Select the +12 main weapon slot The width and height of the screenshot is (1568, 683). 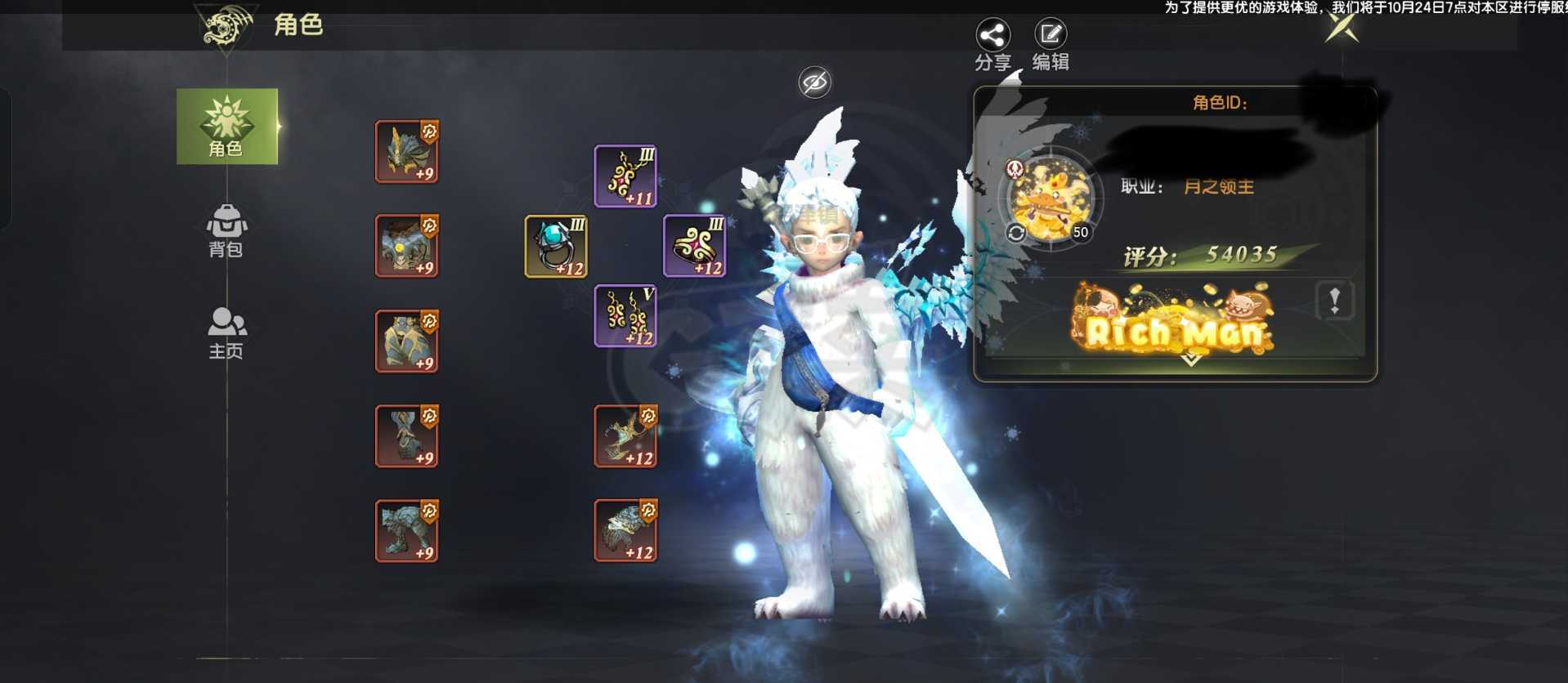625,435
